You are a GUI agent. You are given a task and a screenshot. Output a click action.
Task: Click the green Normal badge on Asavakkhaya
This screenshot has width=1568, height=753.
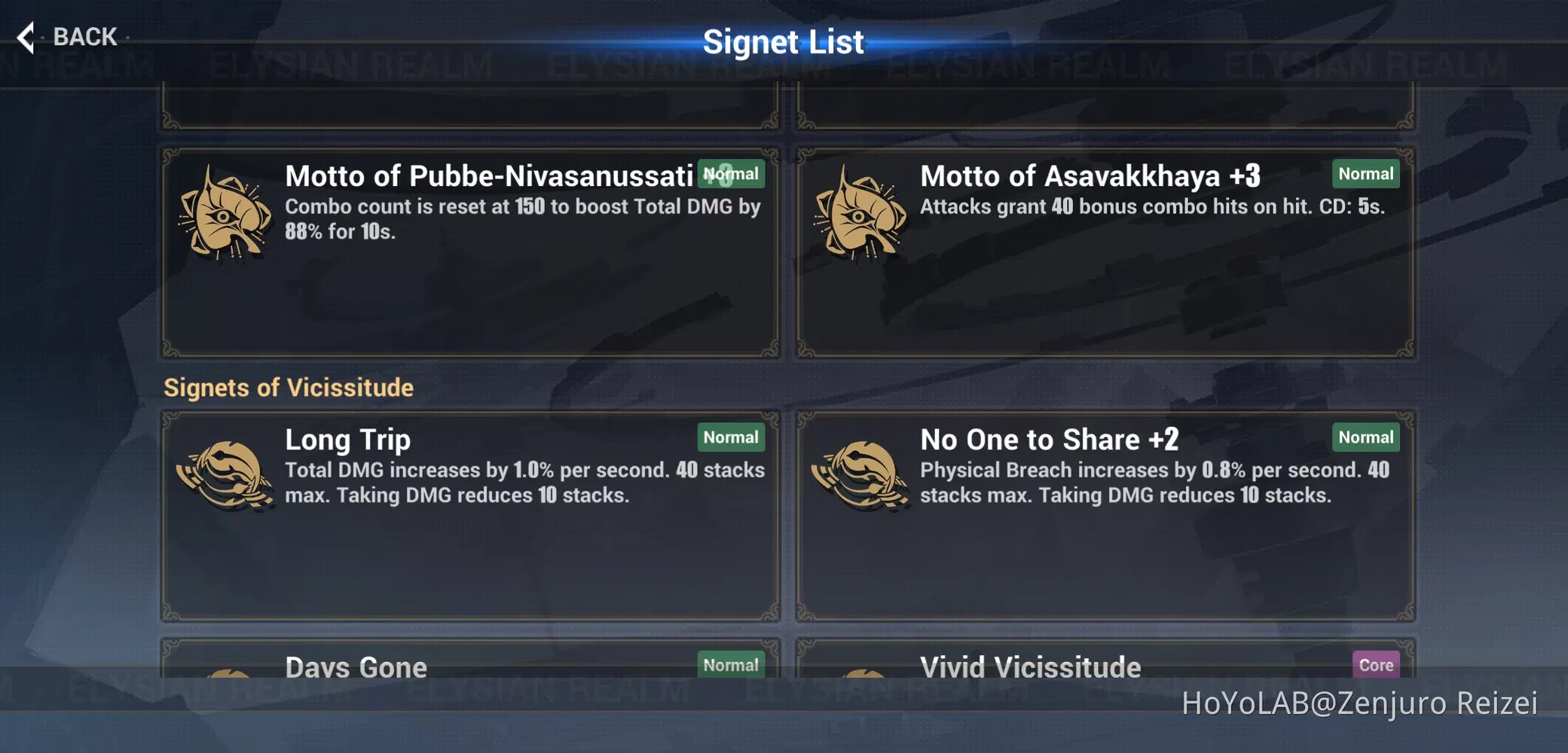click(1366, 174)
